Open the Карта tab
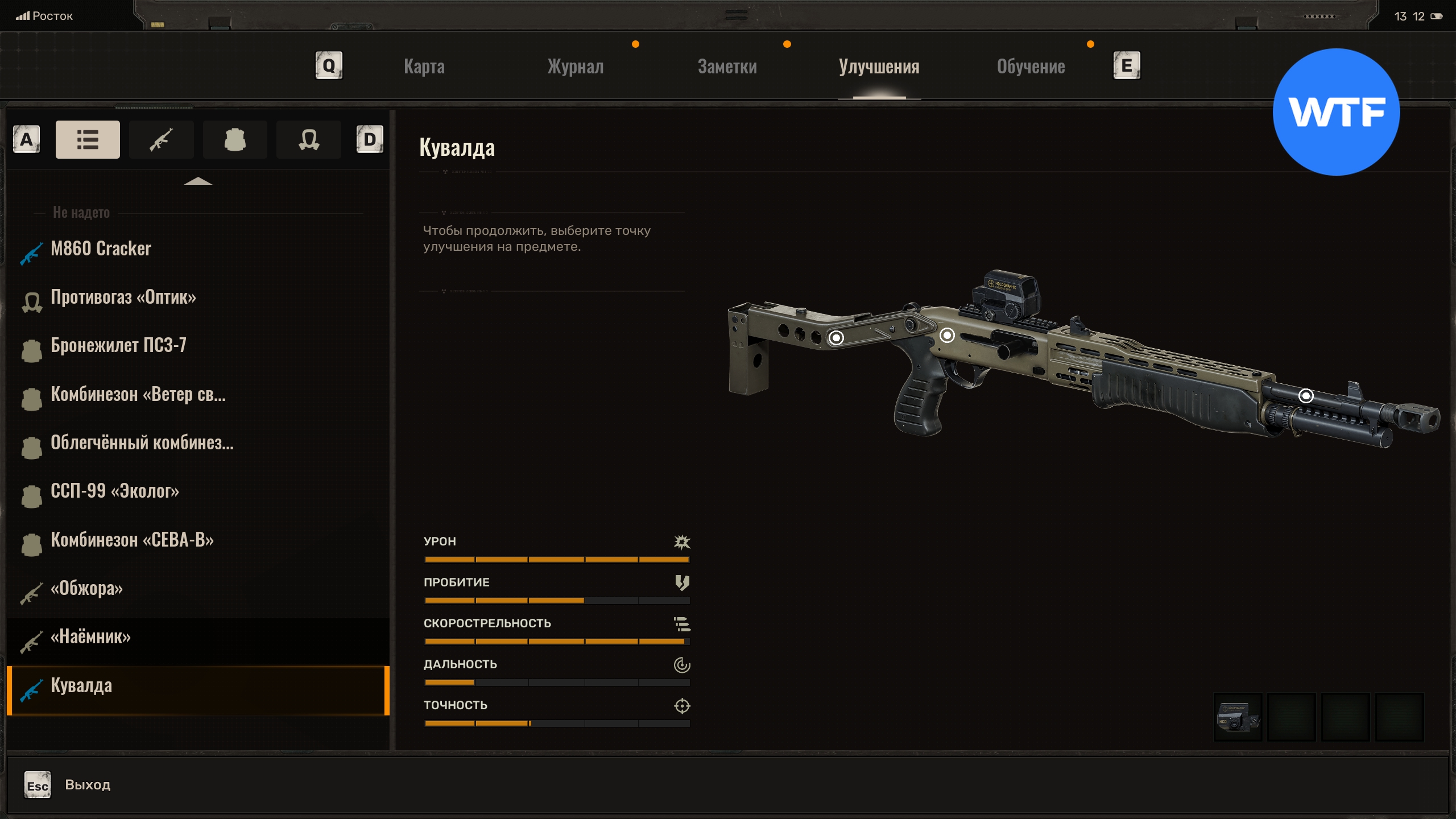The image size is (1456, 819). tap(424, 67)
